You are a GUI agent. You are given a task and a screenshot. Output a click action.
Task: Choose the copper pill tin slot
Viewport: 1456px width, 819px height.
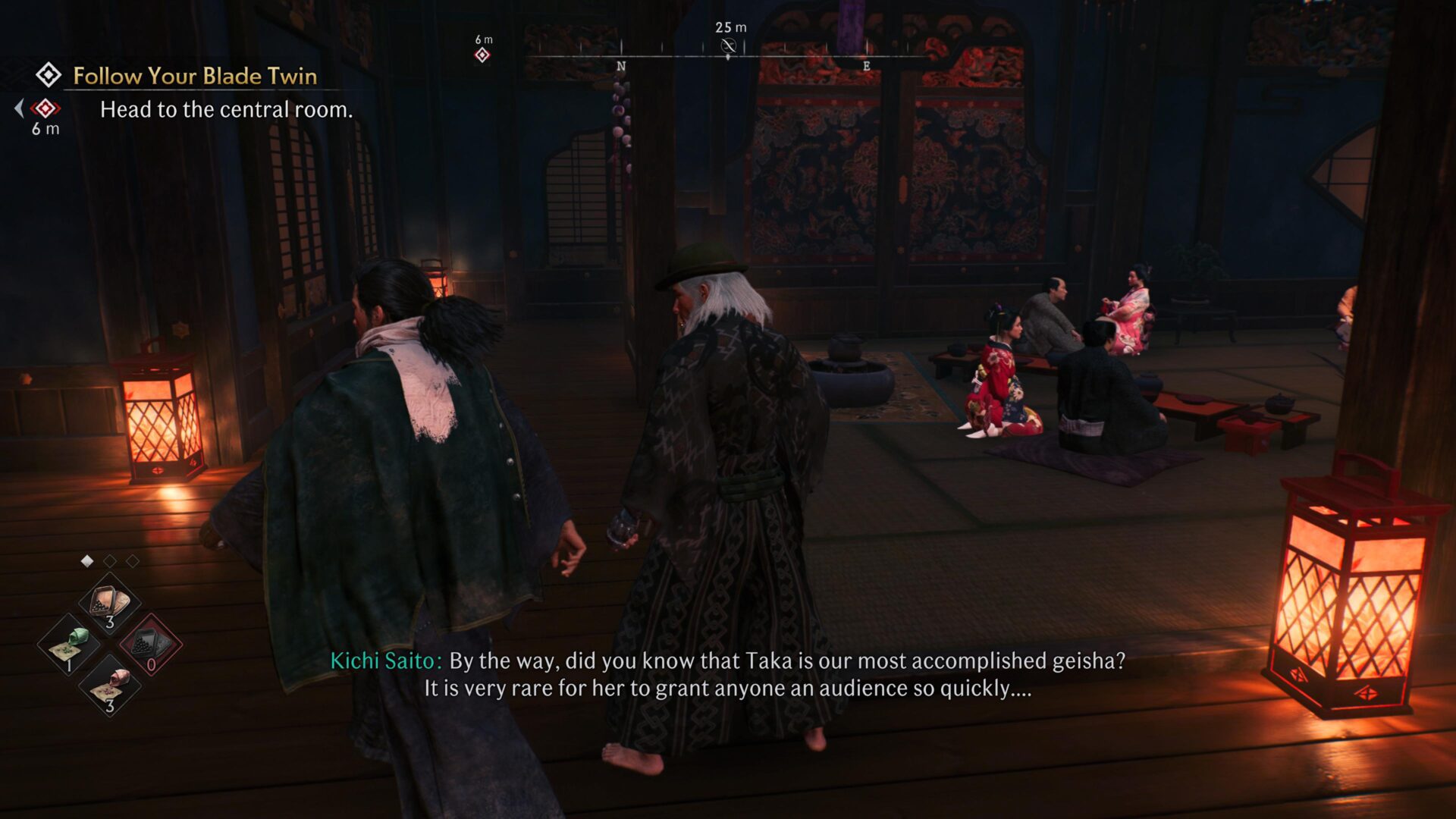point(110,604)
